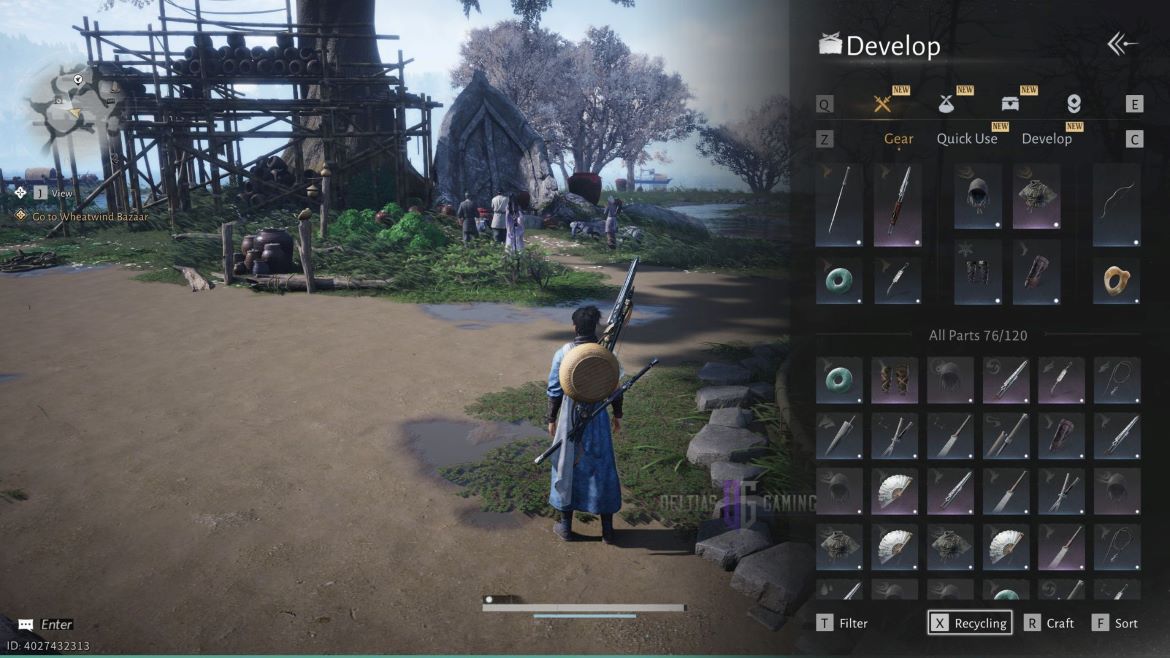
Task: Sort the parts inventory
Action: pyautogui.click(x=1115, y=623)
